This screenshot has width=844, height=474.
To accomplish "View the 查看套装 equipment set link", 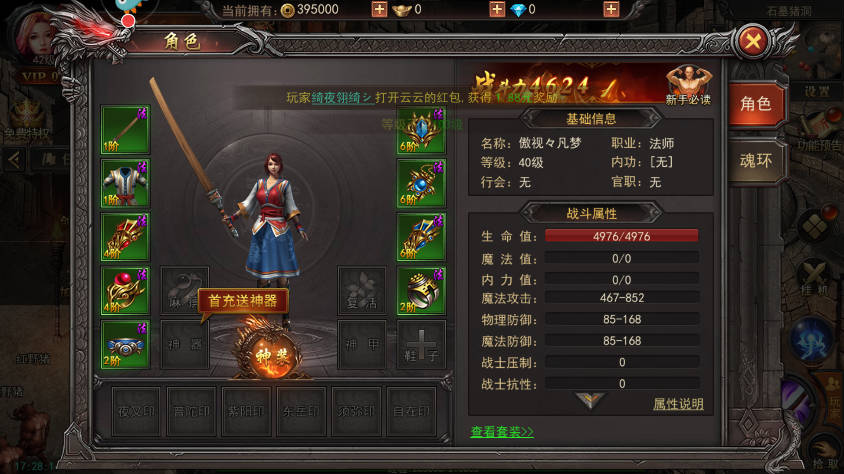I will (x=502, y=432).
